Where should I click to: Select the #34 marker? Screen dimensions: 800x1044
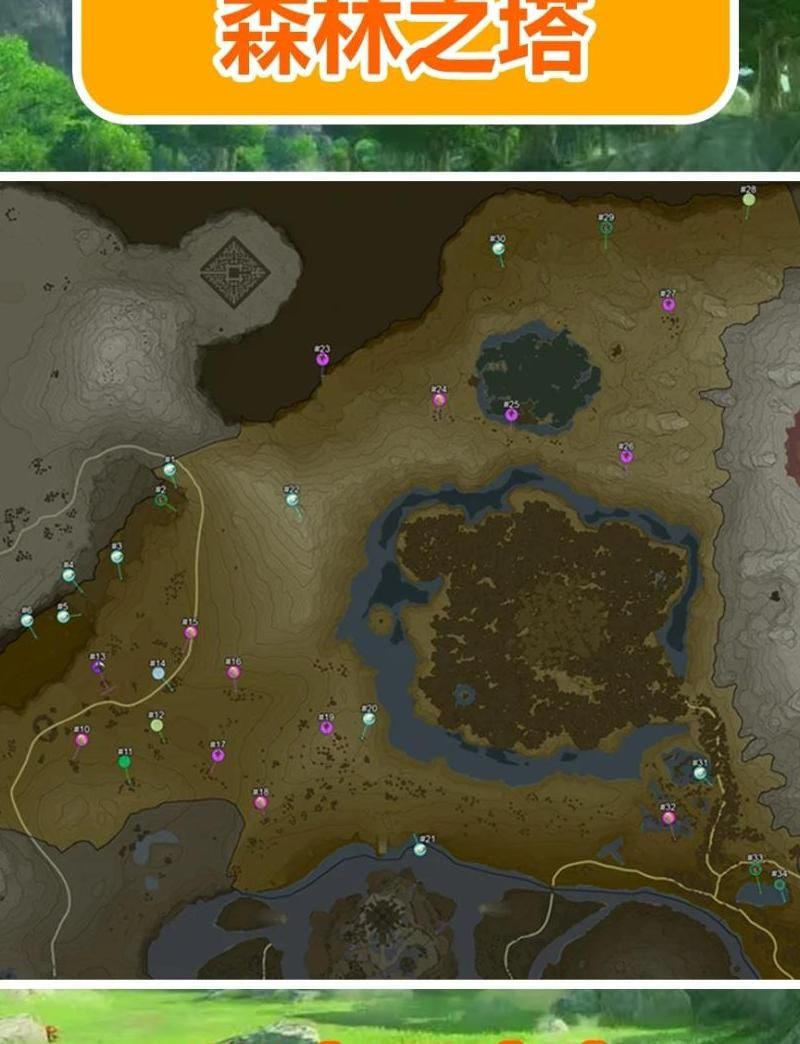click(779, 883)
